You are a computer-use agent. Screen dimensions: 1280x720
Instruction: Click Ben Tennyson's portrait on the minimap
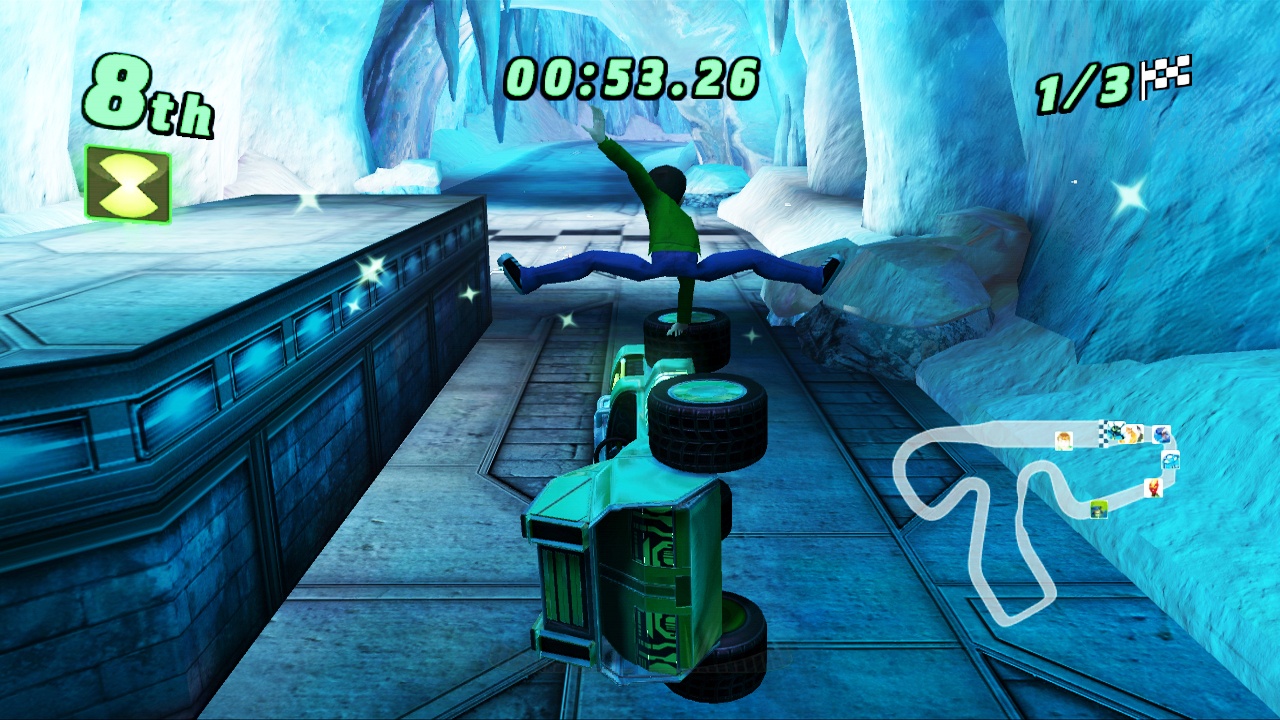1064,441
